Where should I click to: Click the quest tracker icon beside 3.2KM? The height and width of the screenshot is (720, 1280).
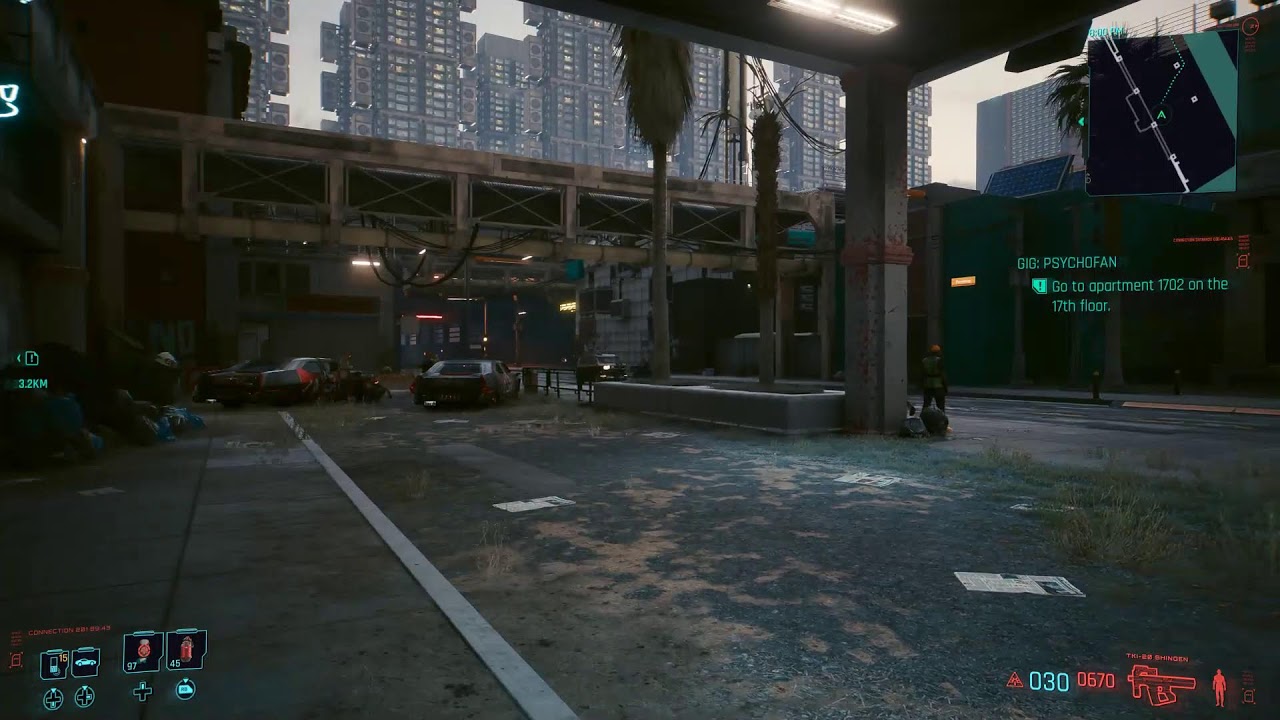(x=33, y=358)
